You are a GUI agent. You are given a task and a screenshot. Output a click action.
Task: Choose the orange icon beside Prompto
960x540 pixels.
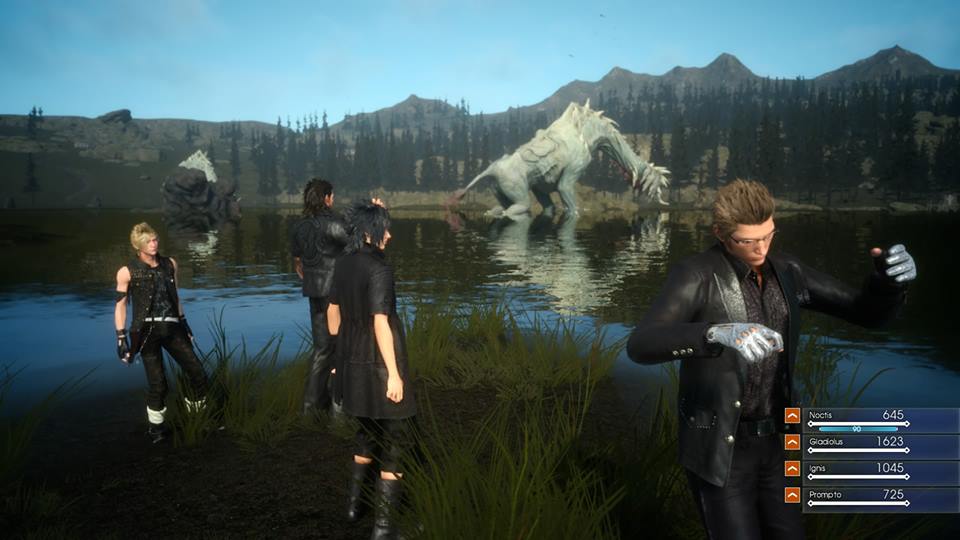pyautogui.click(x=792, y=495)
